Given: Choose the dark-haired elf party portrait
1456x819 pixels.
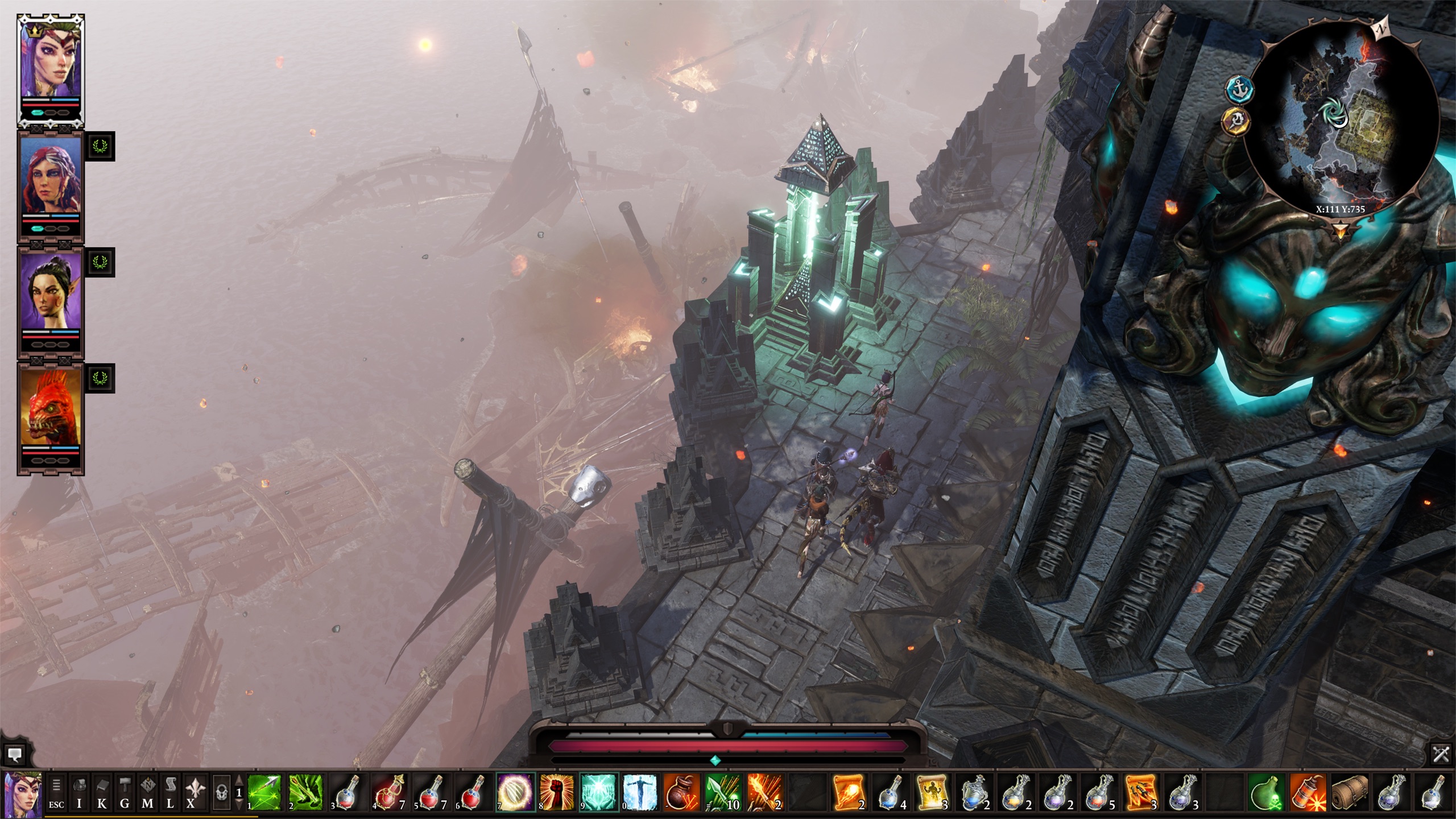Looking at the screenshot, I should tap(51, 291).
